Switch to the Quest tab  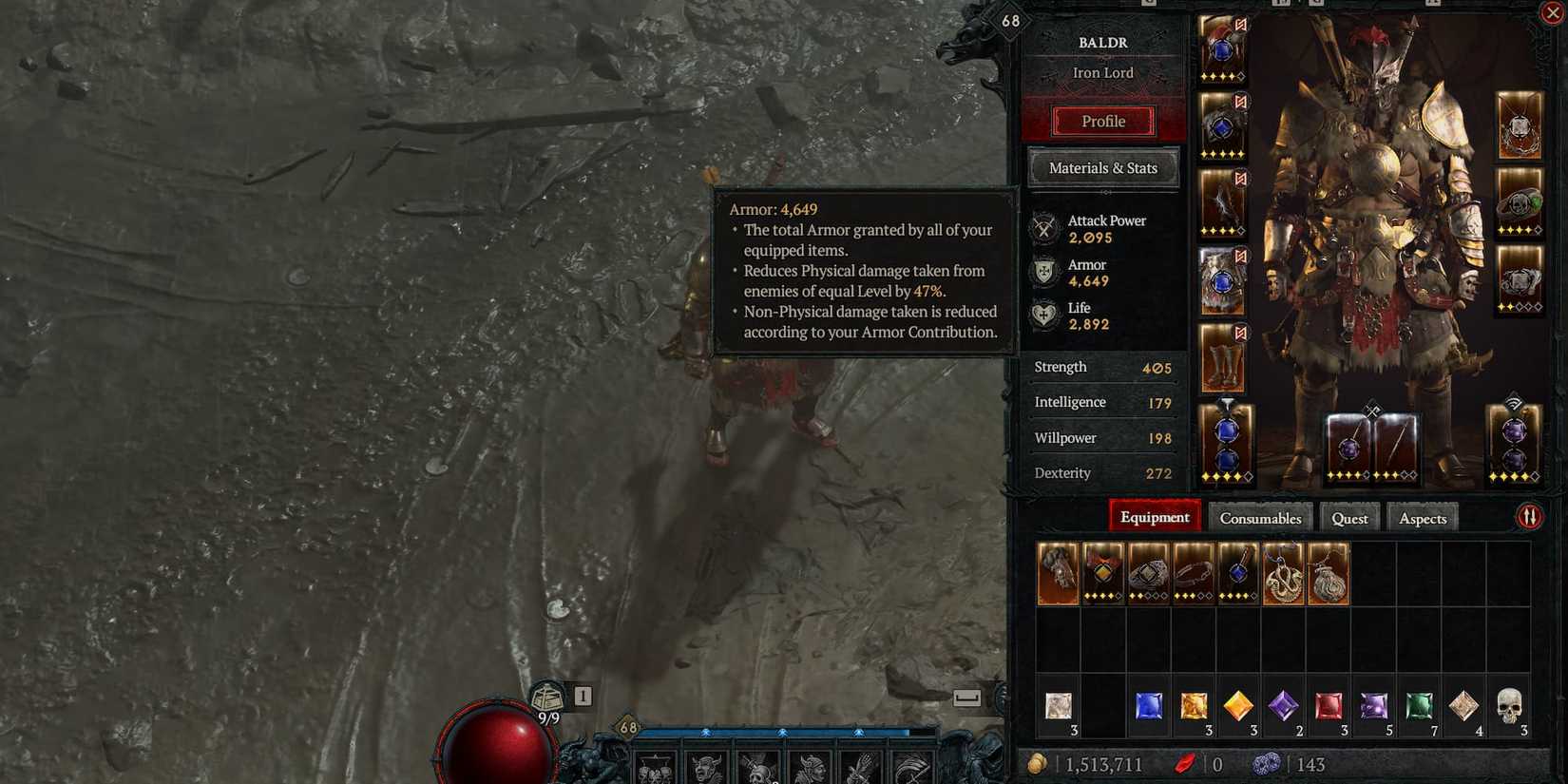(x=1349, y=518)
